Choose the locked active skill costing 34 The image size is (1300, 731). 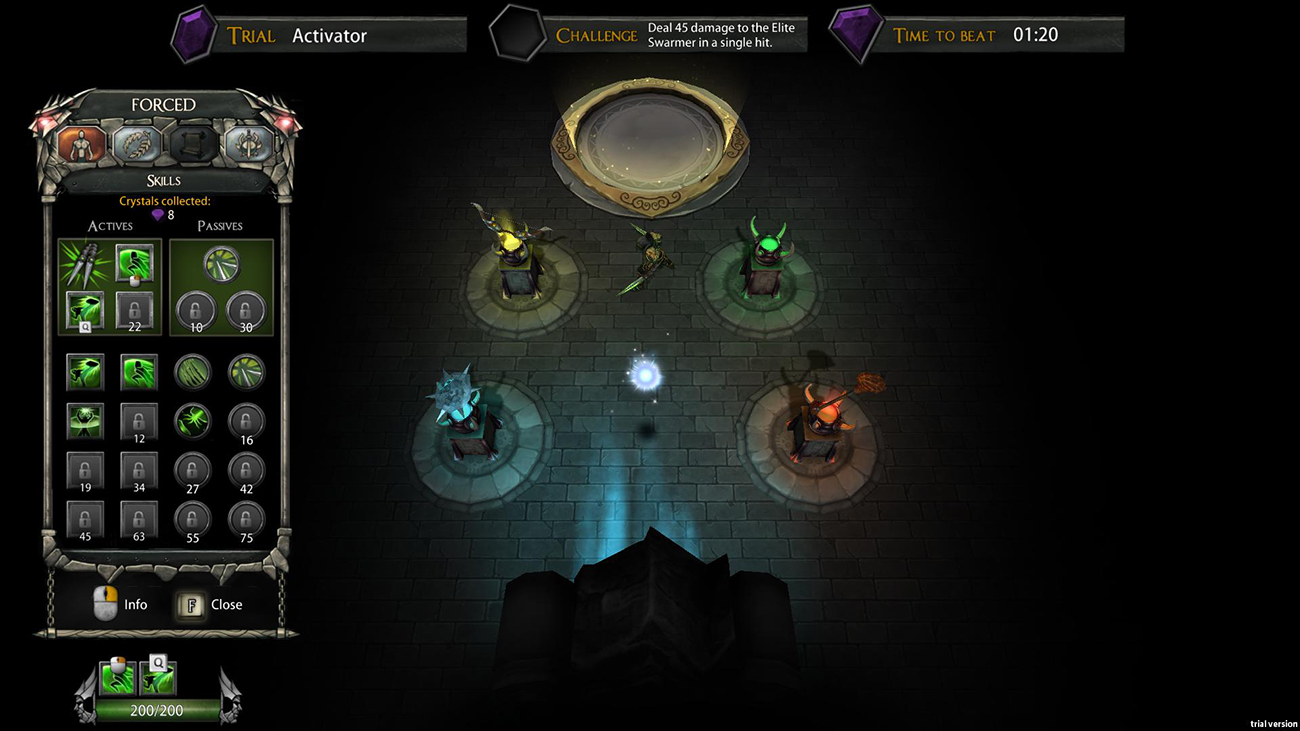click(139, 470)
